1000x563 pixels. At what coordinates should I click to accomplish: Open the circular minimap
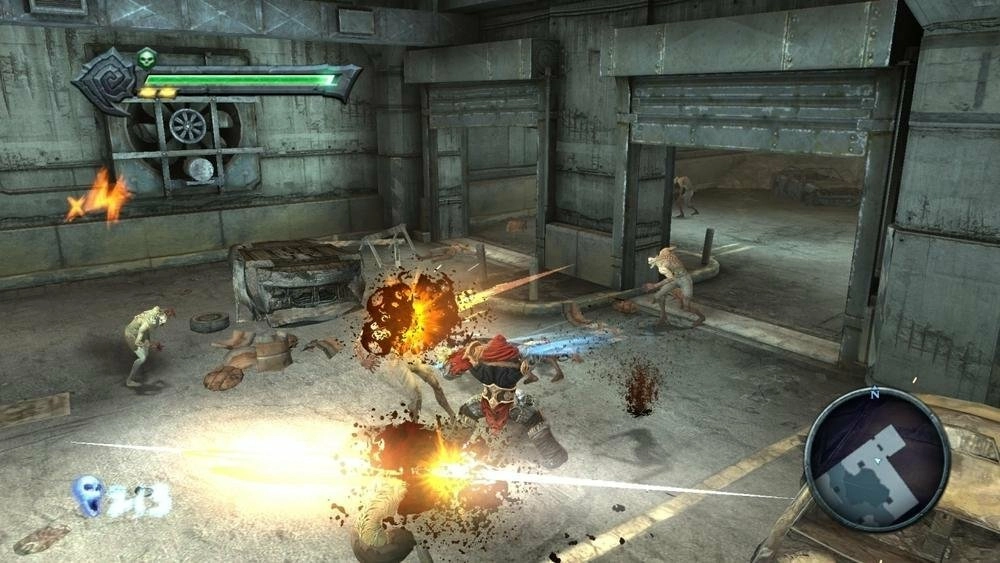(x=876, y=458)
